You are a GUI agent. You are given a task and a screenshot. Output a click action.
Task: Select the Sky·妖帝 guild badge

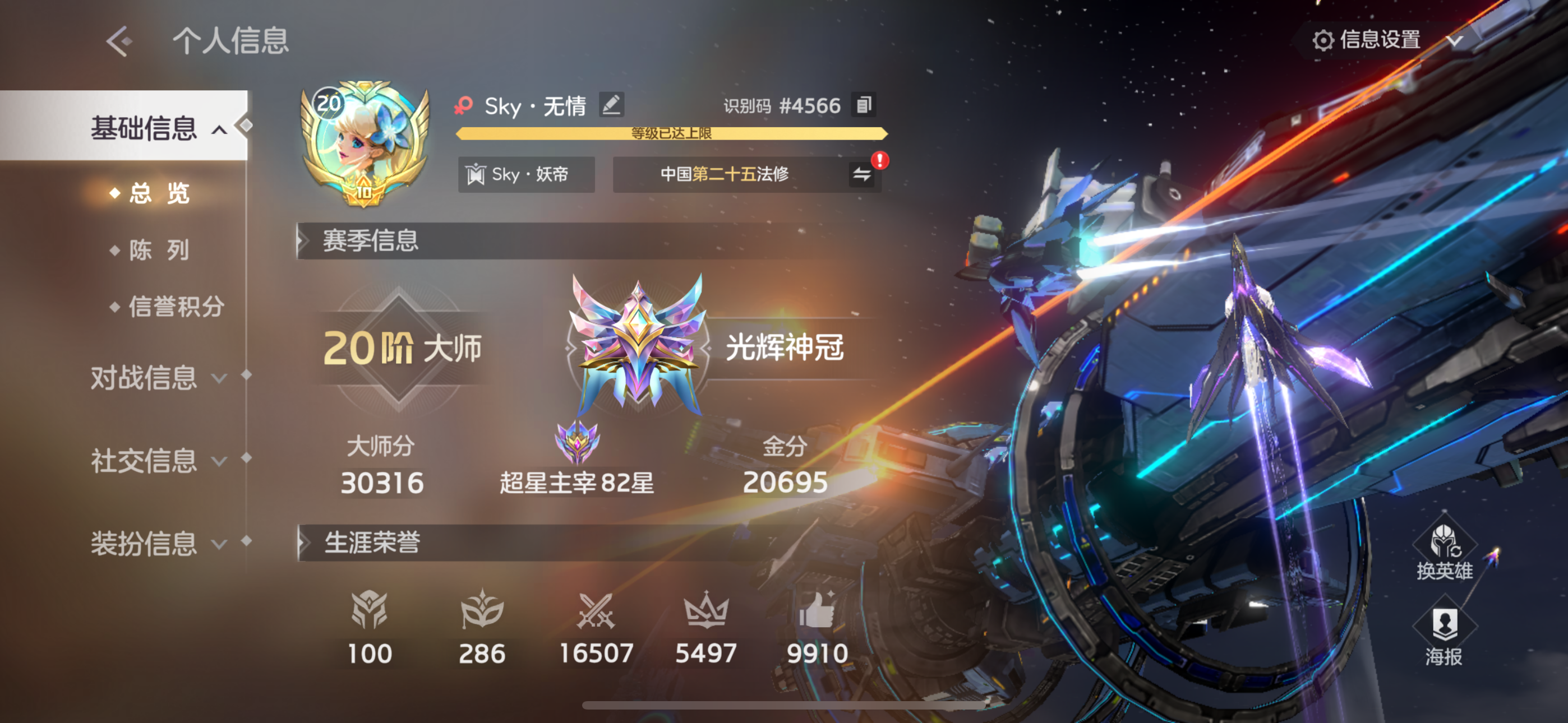(527, 175)
